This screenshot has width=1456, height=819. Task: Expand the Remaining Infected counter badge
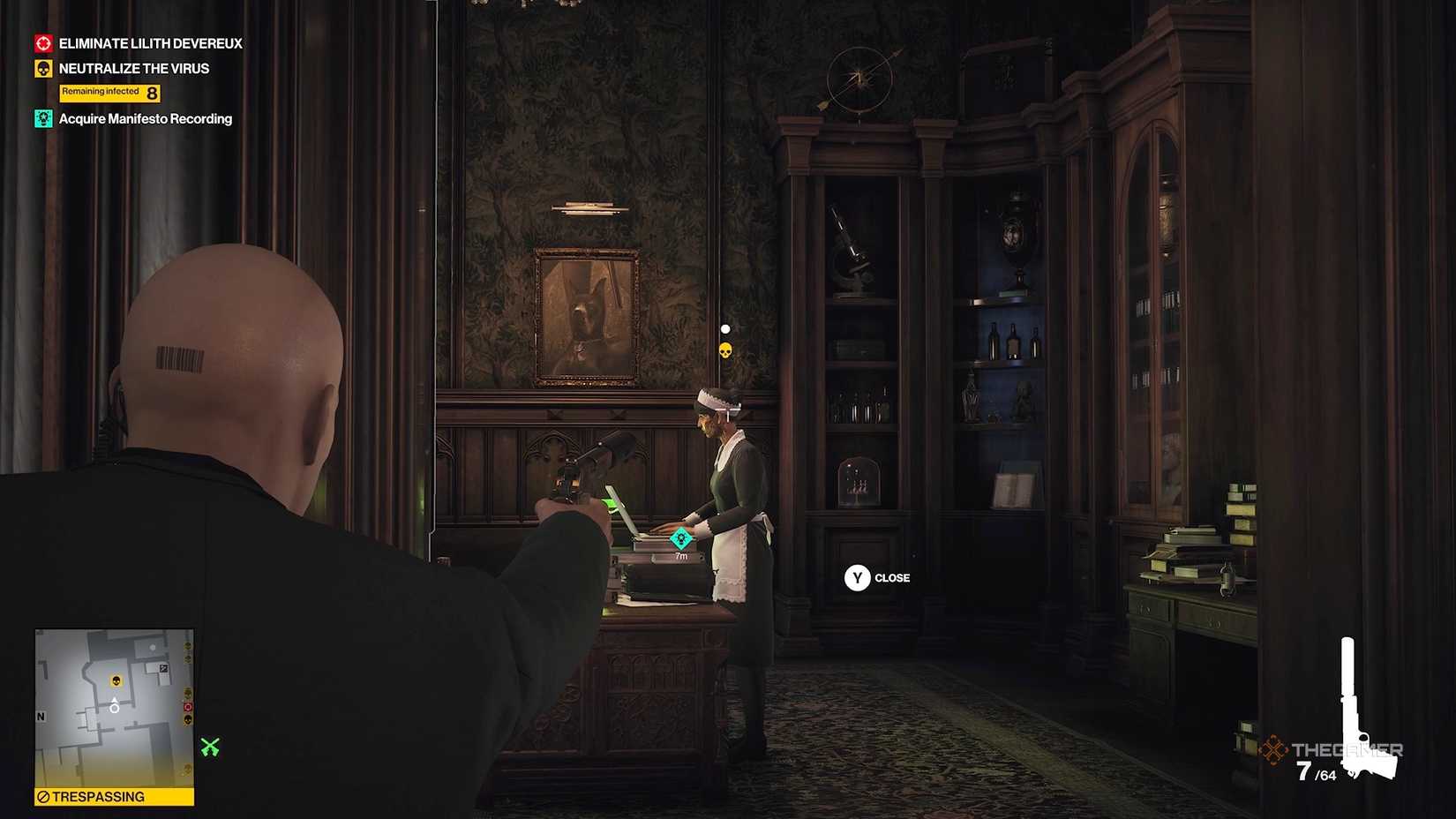[109, 92]
